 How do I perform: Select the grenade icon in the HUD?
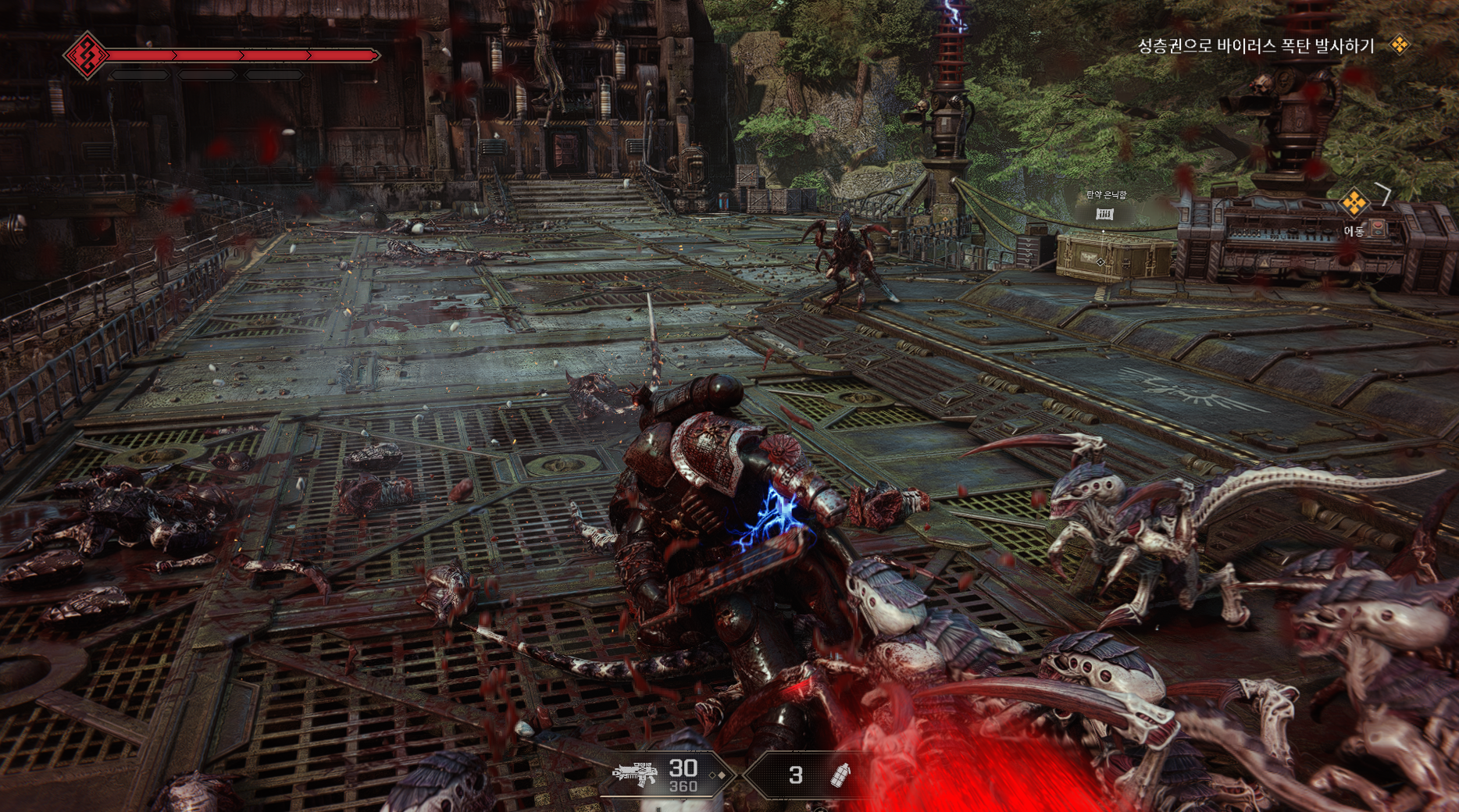tap(840, 775)
